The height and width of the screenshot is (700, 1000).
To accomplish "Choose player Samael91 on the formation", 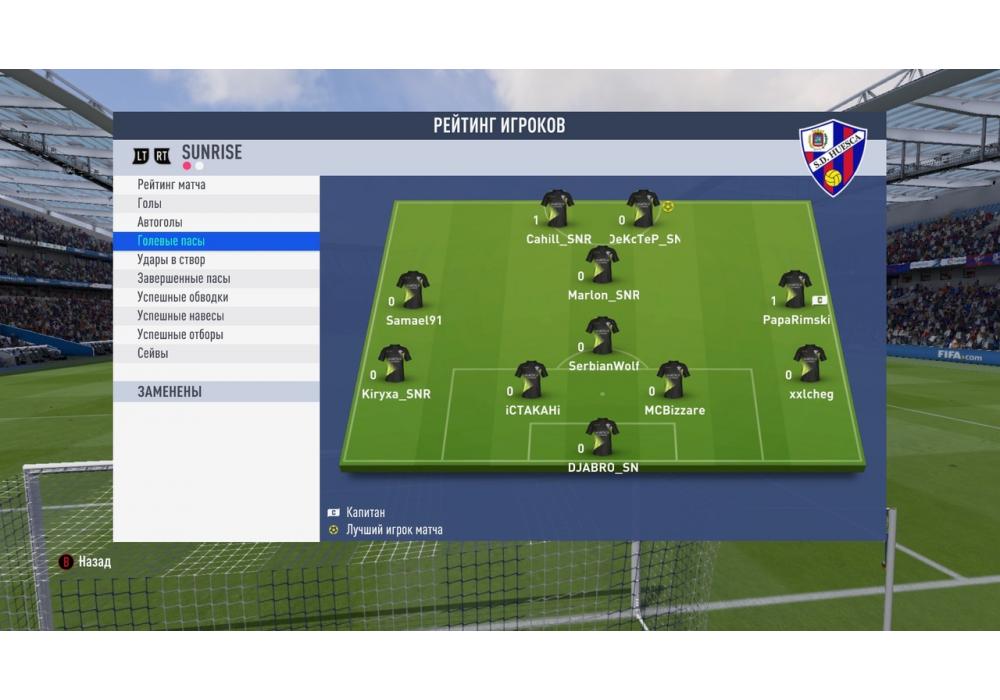I will coord(412,290).
